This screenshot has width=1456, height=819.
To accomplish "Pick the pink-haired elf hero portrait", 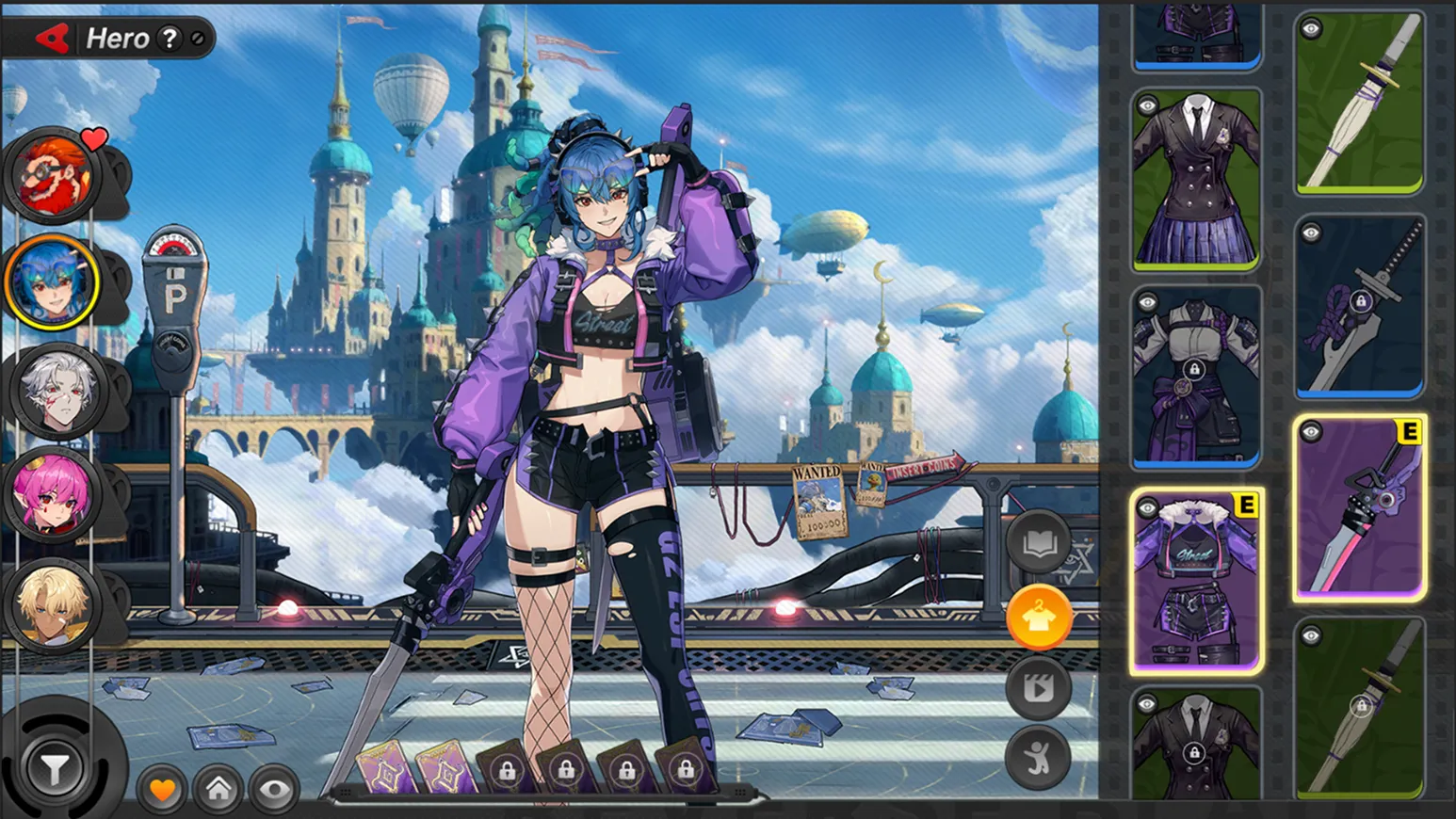I will tap(55, 494).
